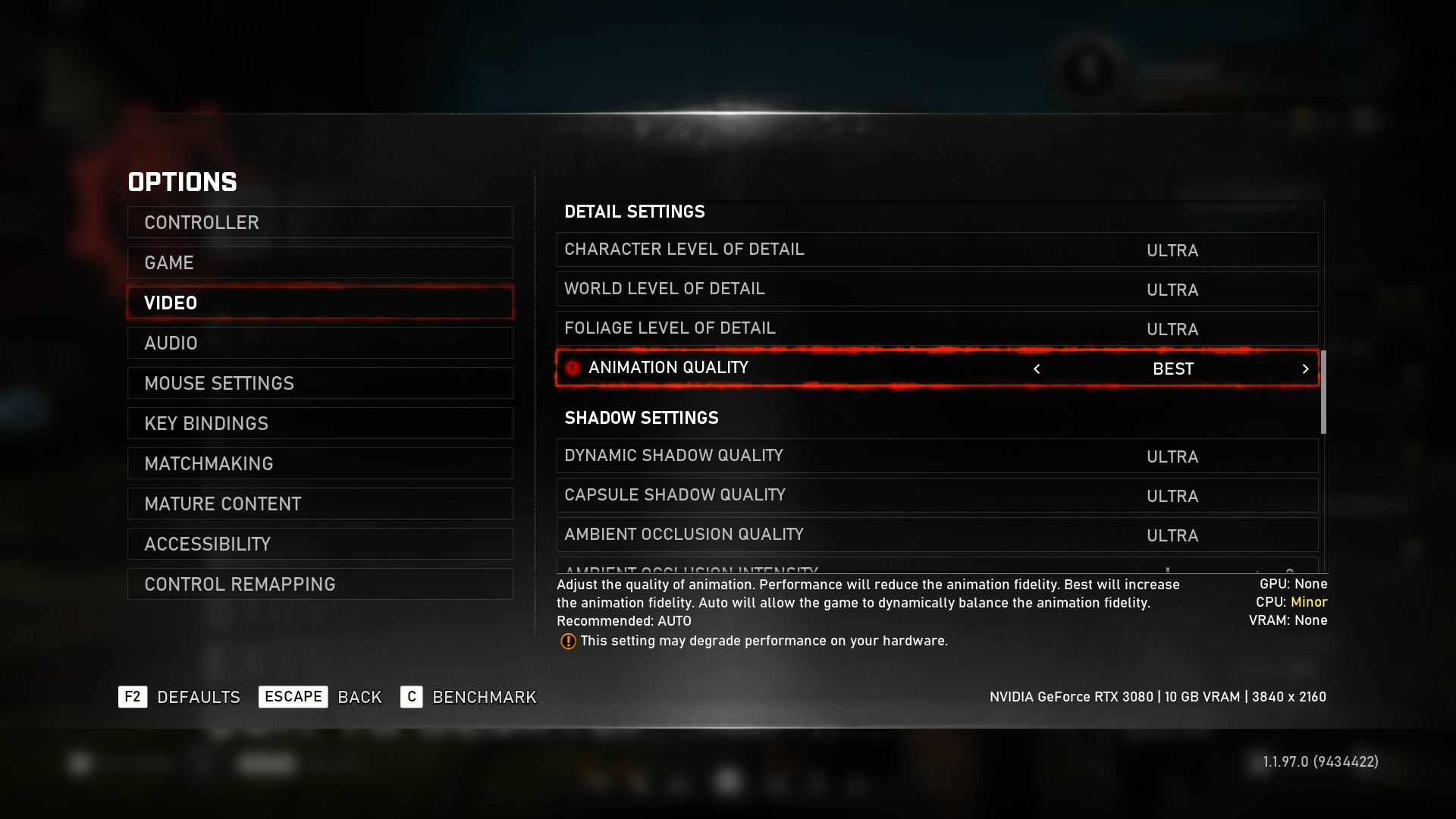Choose the Accessibility category
1456x819 pixels.
point(320,544)
